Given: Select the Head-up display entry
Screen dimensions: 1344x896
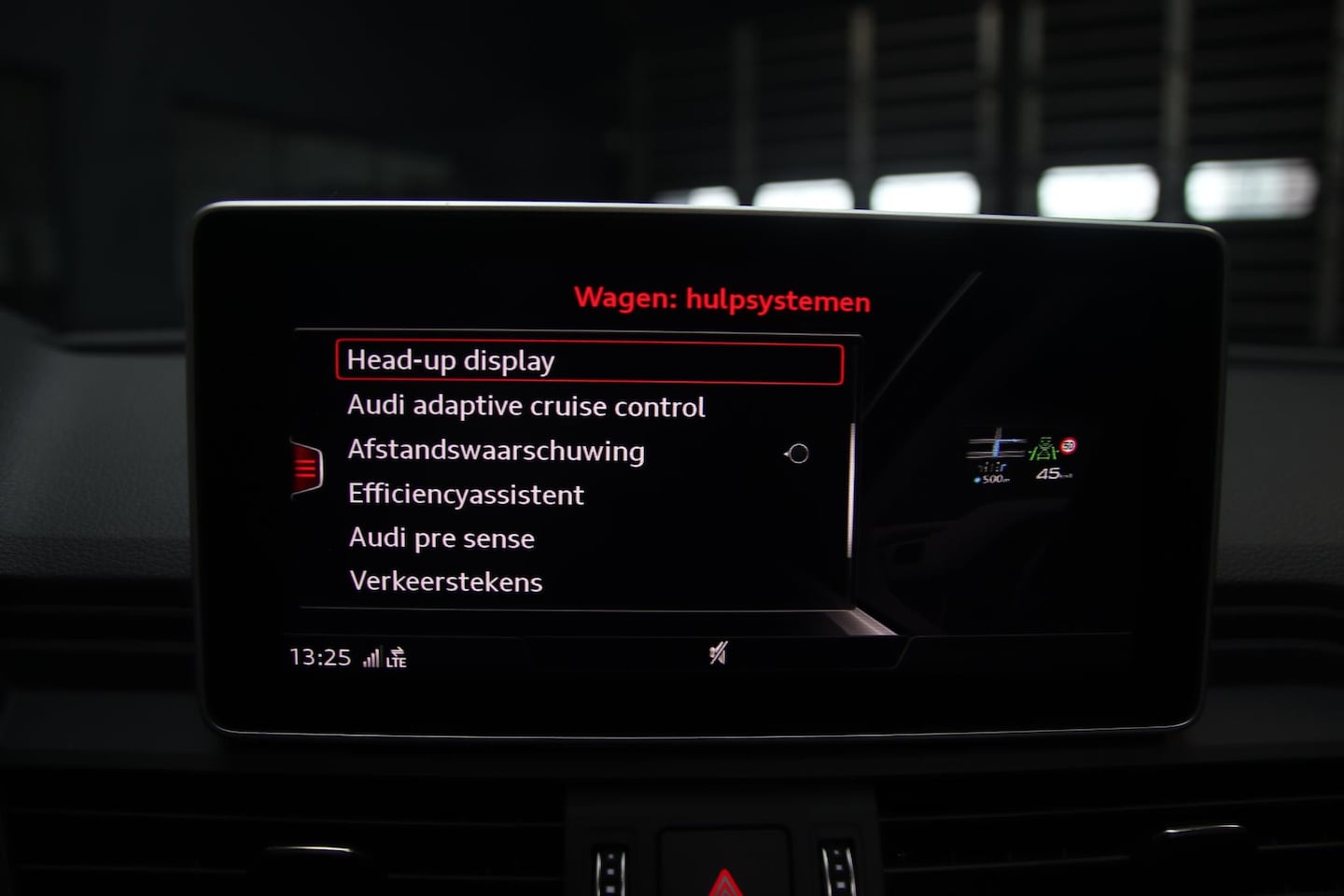Looking at the screenshot, I should [x=588, y=362].
